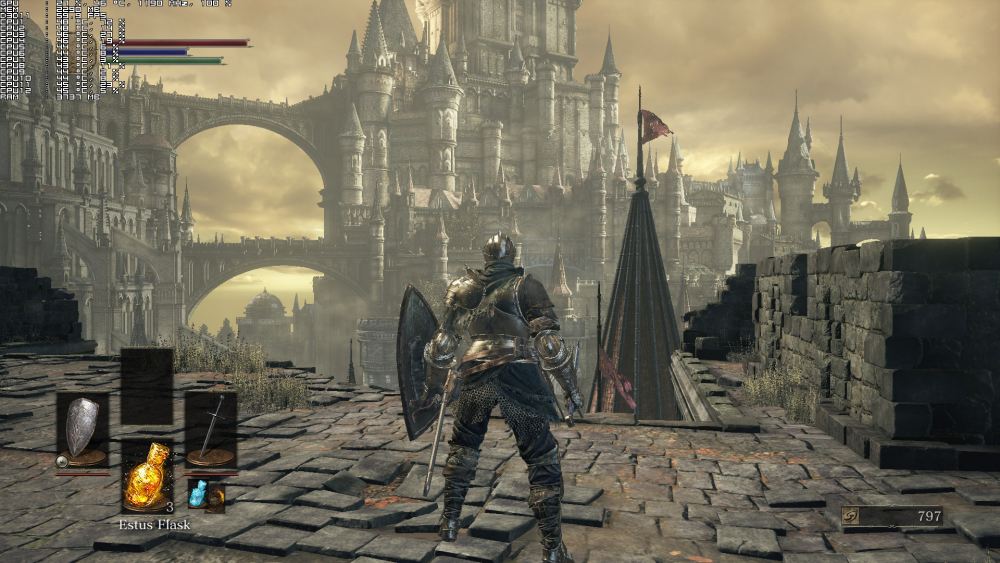1000x563 pixels.
Task: Select the longsword right-hand slot
Action: pos(211,430)
